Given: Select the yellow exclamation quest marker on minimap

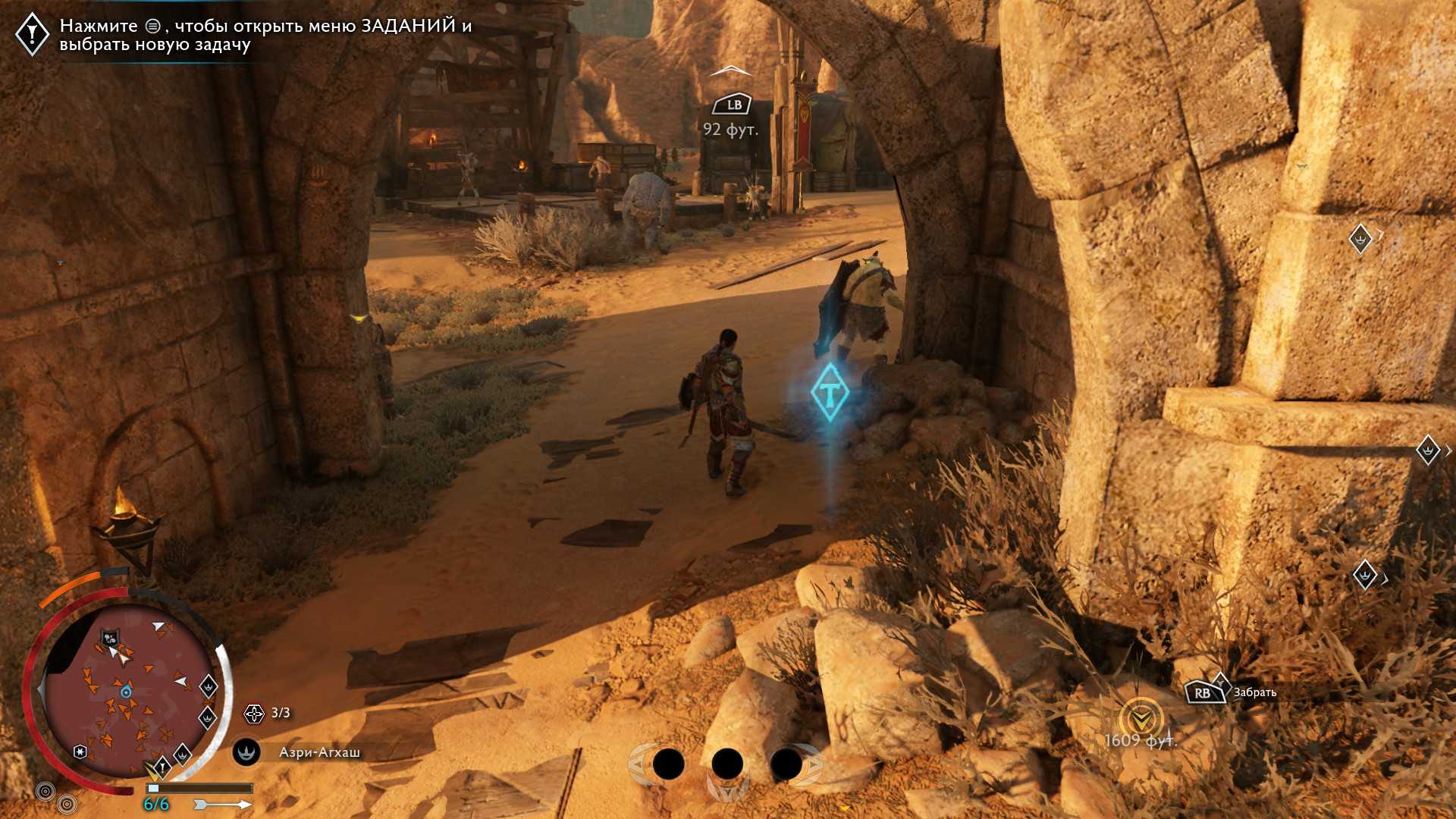Looking at the screenshot, I should (x=161, y=768).
